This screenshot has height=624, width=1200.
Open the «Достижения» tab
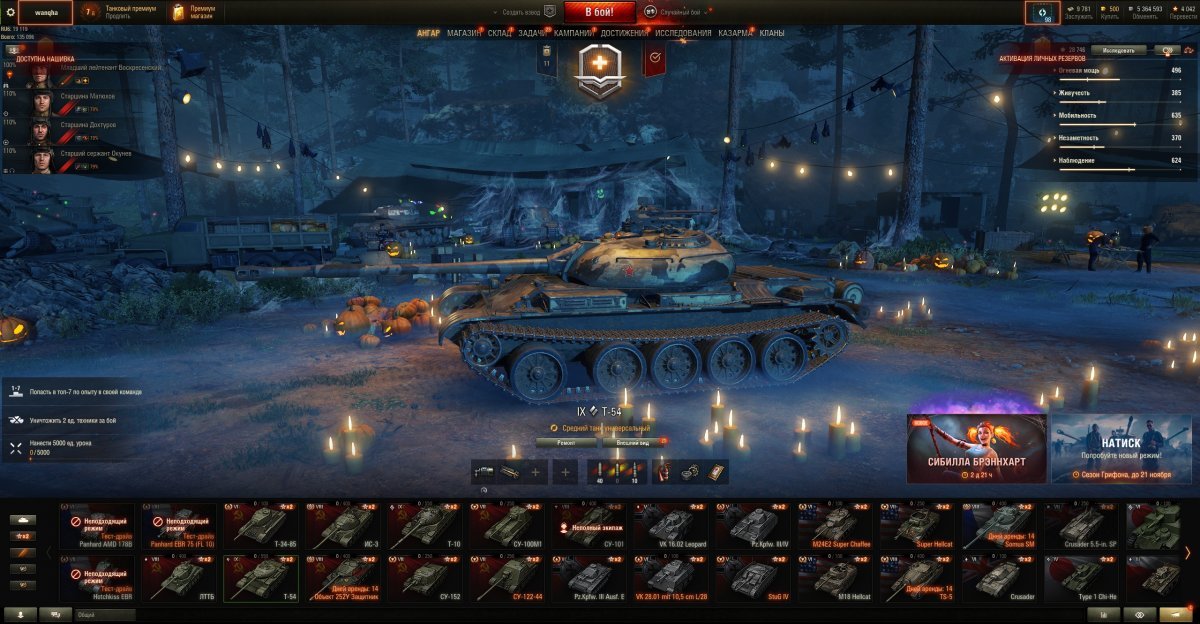pos(623,33)
